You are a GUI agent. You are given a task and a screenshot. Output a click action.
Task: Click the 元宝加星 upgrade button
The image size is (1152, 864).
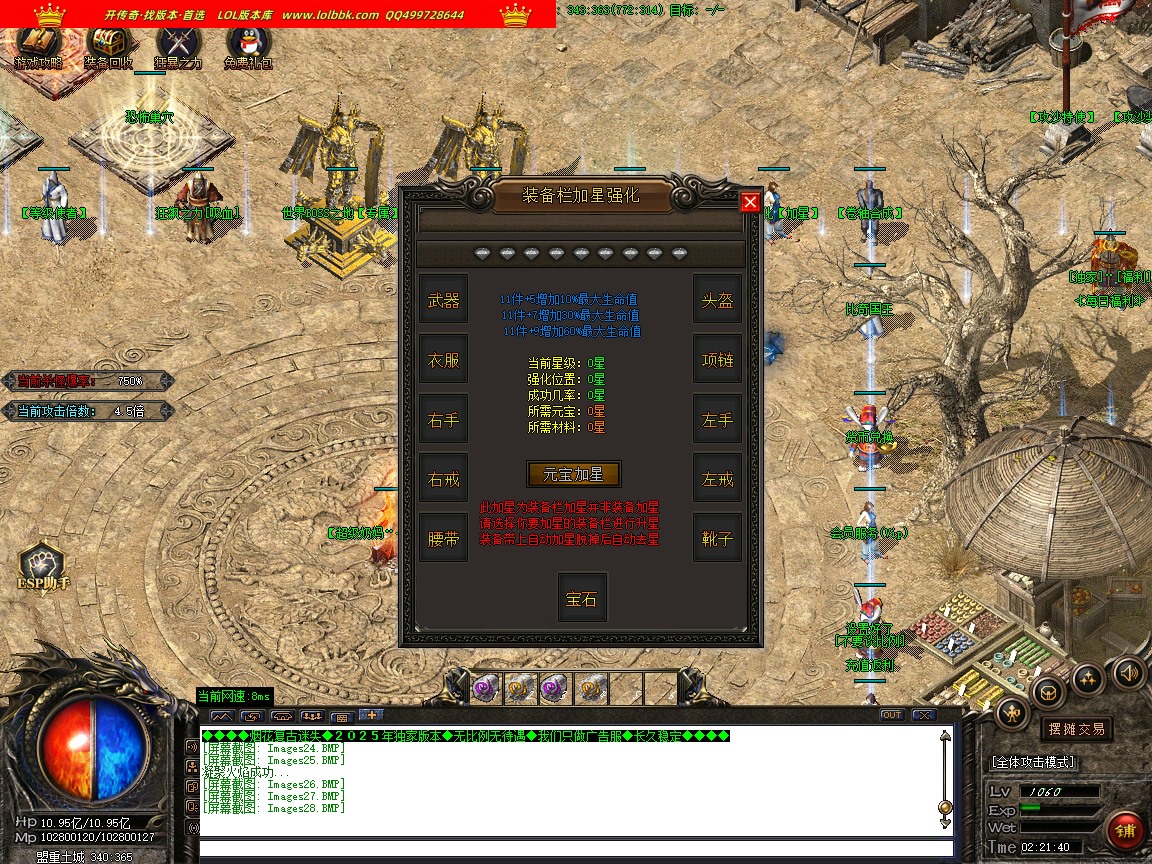tap(574, 474)
